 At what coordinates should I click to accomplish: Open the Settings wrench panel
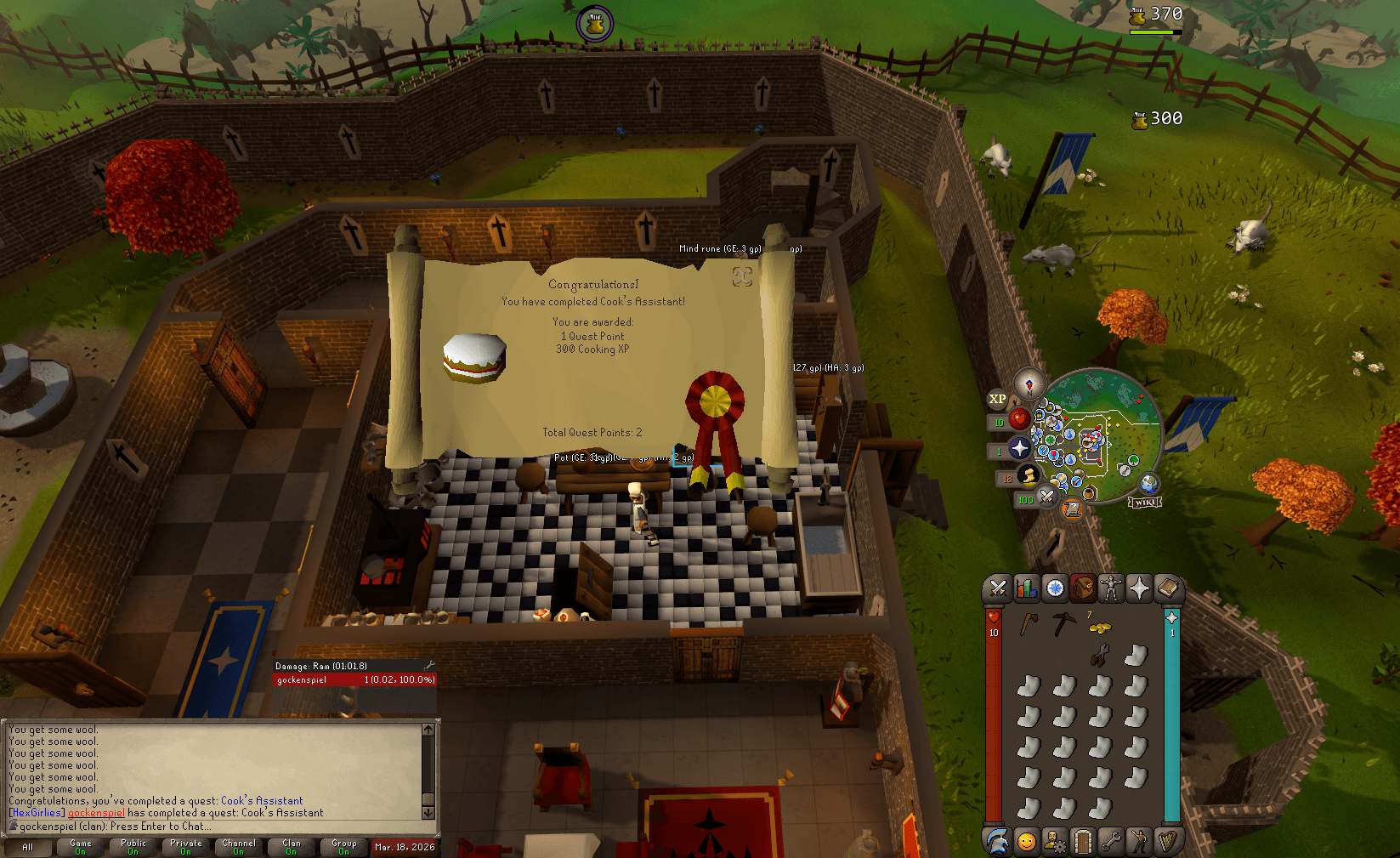point(1111,842)
